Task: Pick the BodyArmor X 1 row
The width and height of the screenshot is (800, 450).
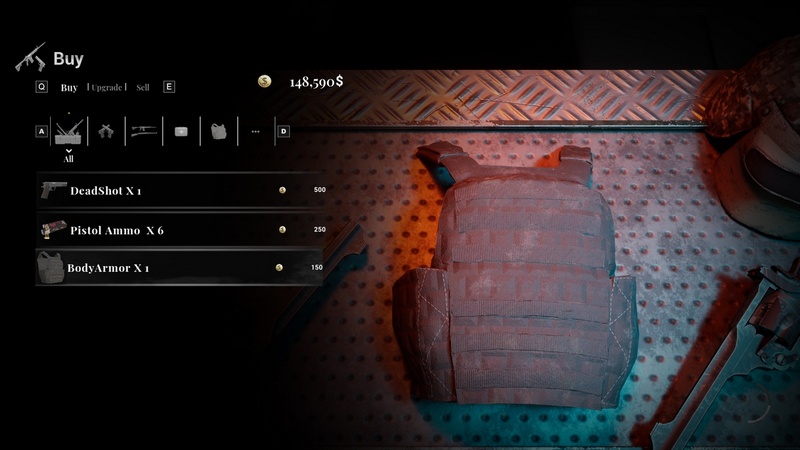Action: tap(180, 268)
